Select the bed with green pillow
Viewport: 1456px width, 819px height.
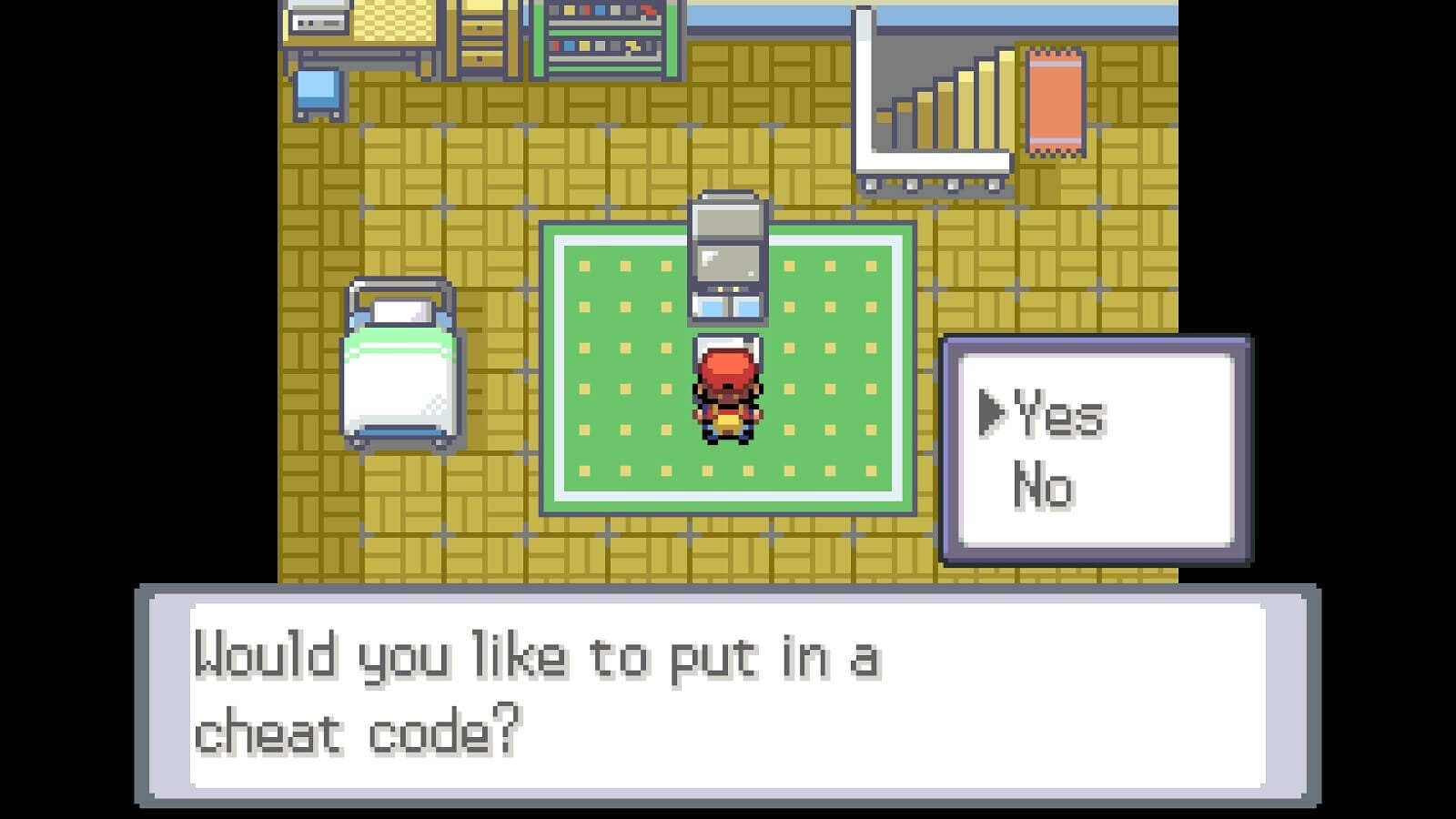400,364
